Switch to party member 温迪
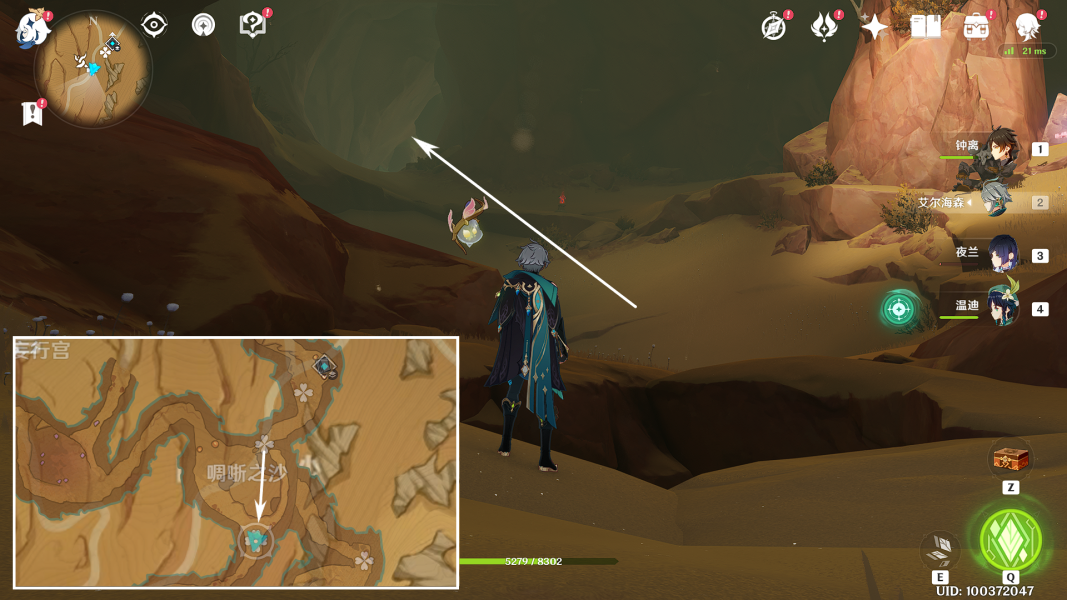The width and height of the screenshot is (1067, 600). click(1002, 308)
